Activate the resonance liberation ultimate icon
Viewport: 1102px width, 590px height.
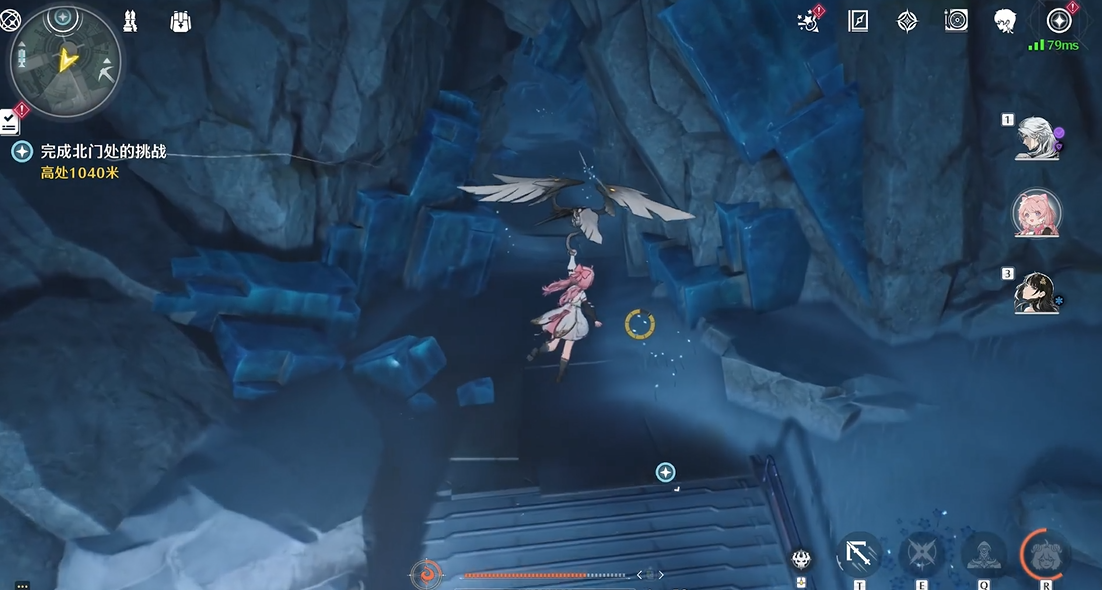click(x=1045, y=552)
